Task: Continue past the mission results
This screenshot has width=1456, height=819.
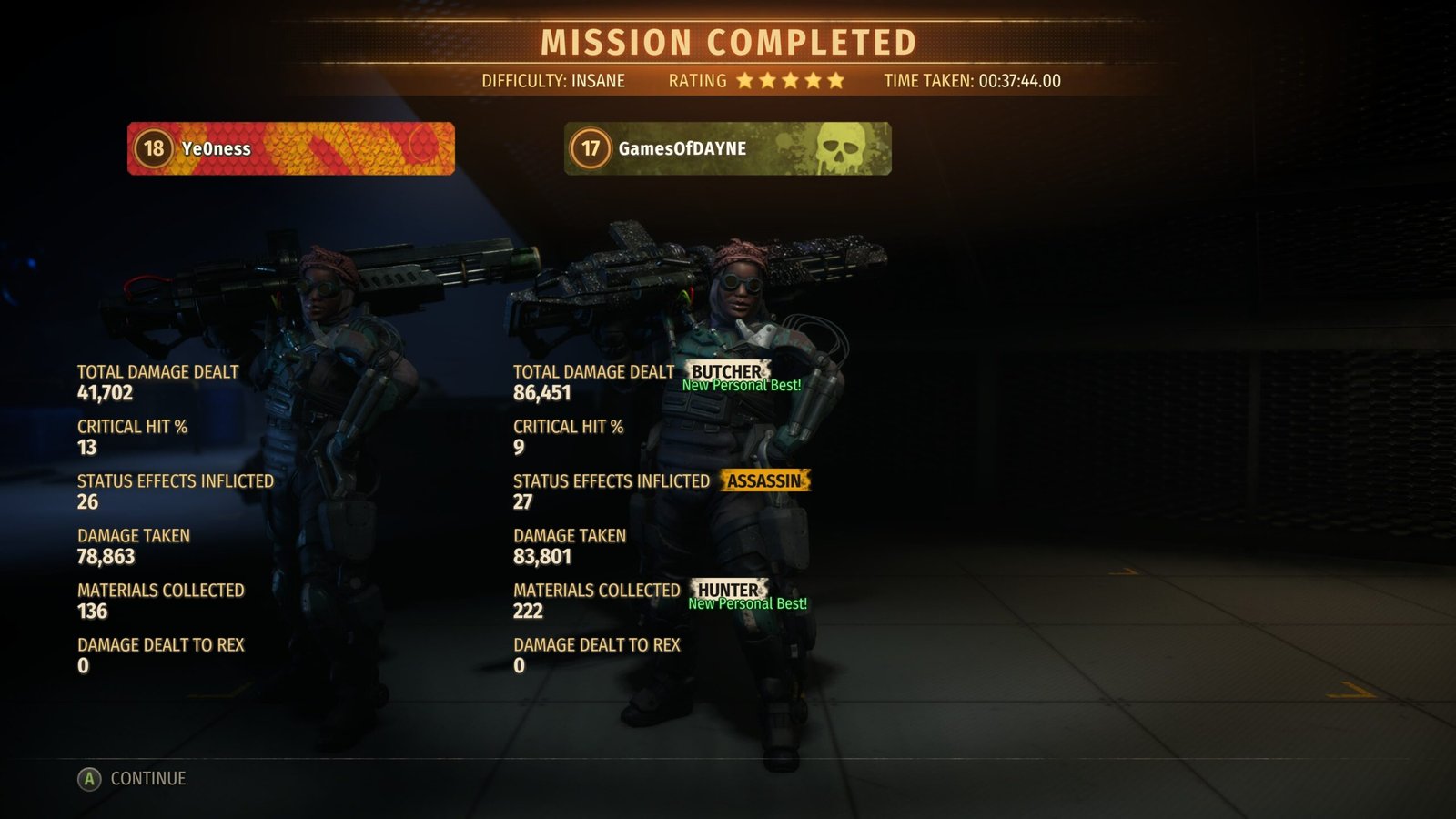Action: tap(133, 779)
